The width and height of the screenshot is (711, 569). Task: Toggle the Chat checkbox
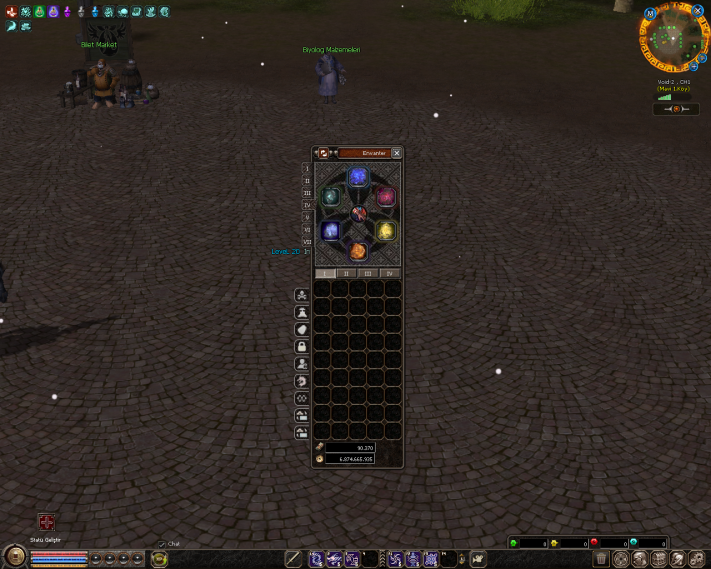click(162, 544)
